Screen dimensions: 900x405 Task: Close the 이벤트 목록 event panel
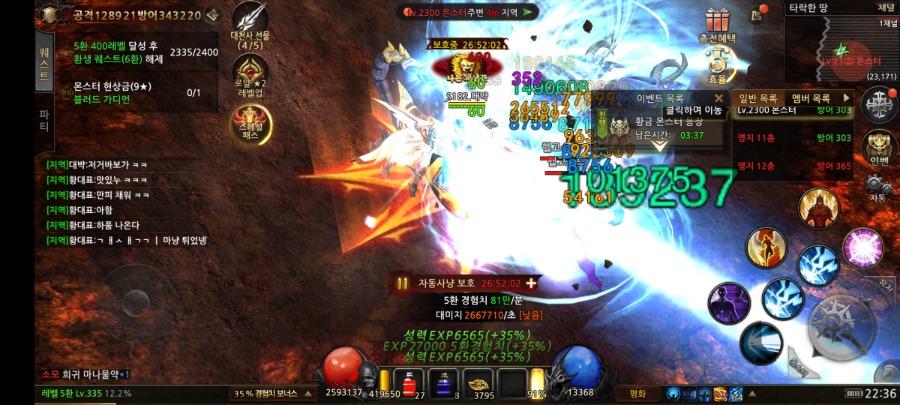click(718, 98)
